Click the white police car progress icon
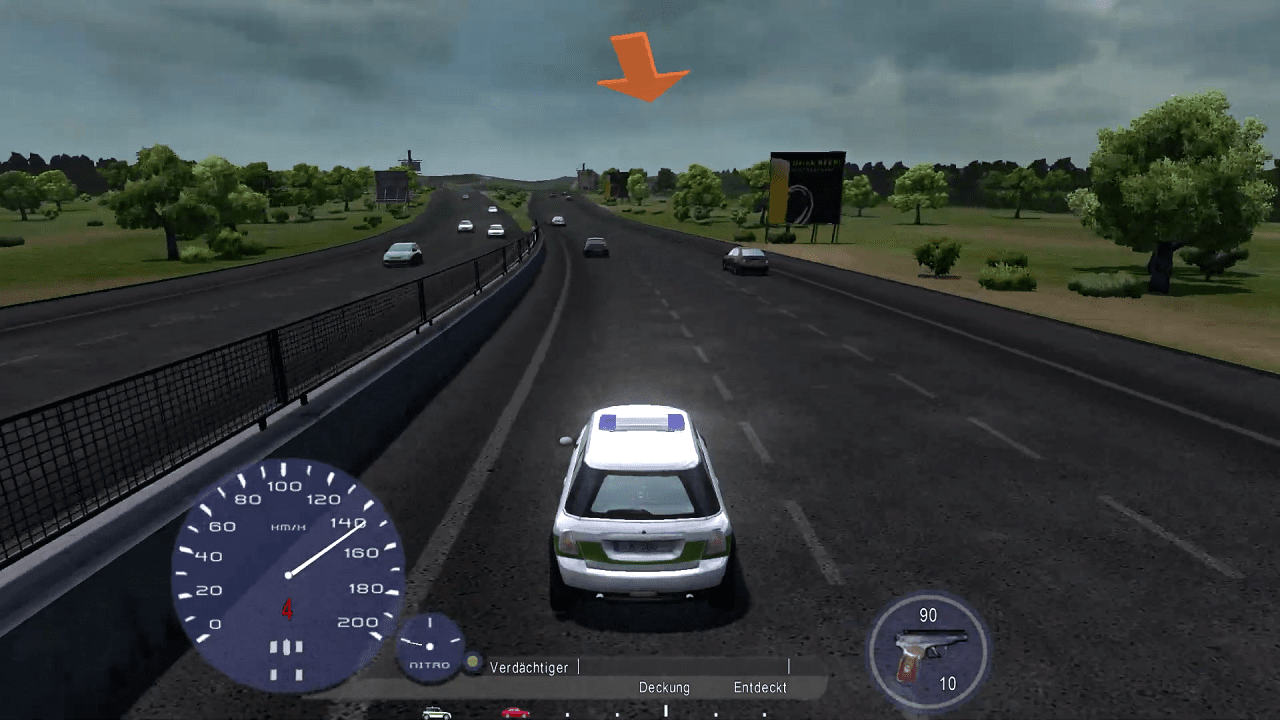This screenshot has width=1280, height=720. 436,713
